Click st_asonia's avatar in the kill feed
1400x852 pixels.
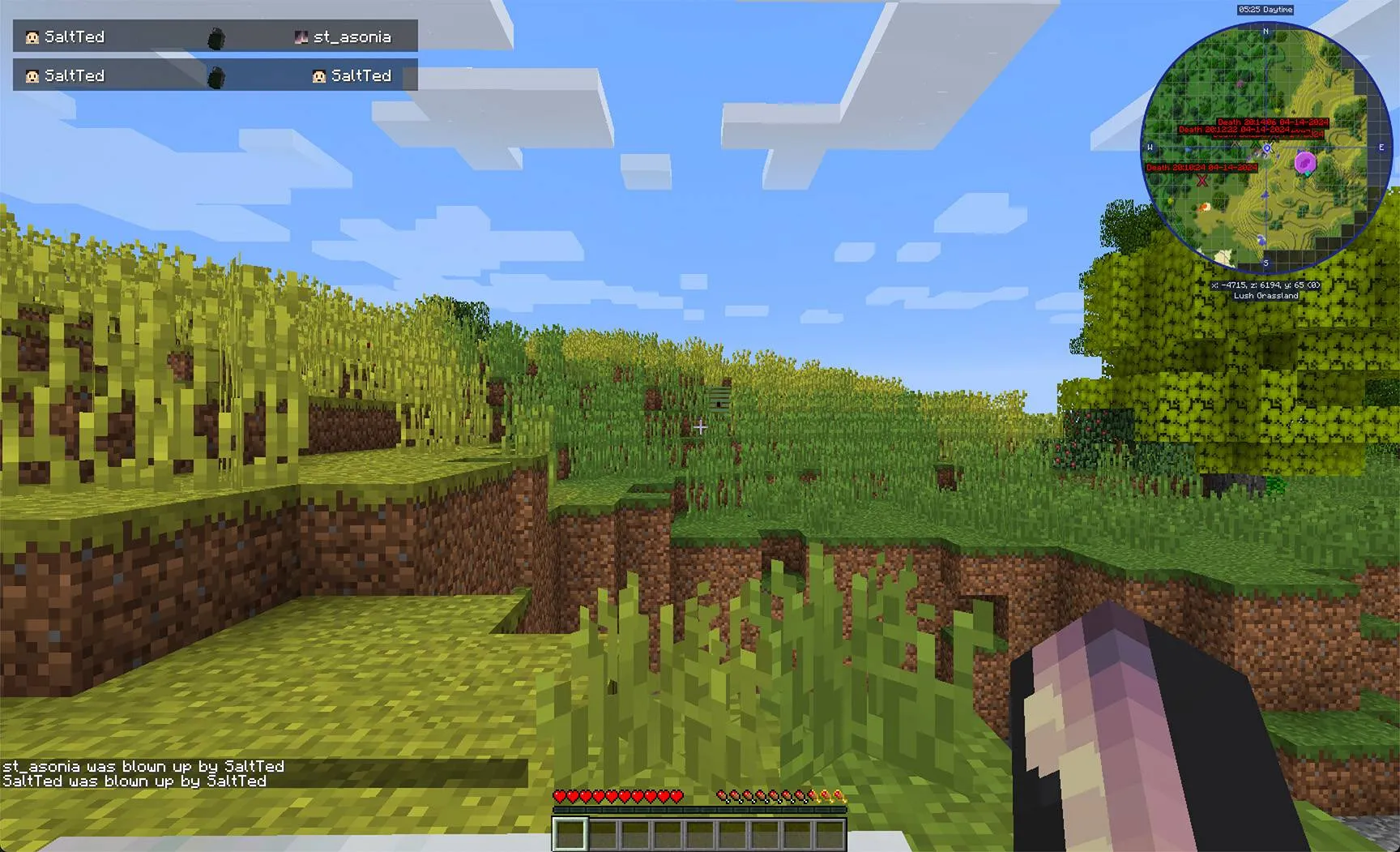click(x=301, y=36)
